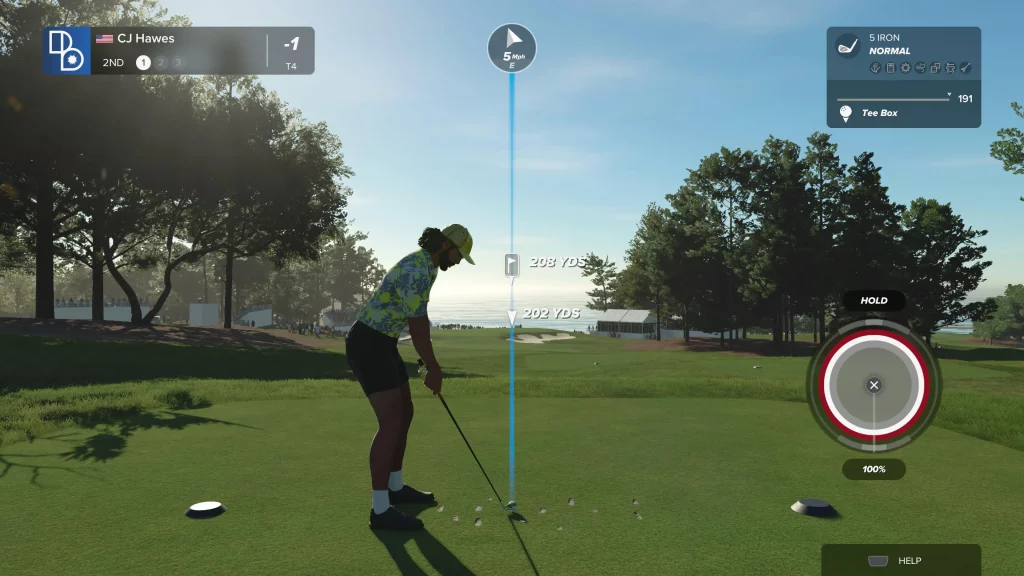
Task: Click the 202 YDS aim marker
Action: click(x=512, y=314)
